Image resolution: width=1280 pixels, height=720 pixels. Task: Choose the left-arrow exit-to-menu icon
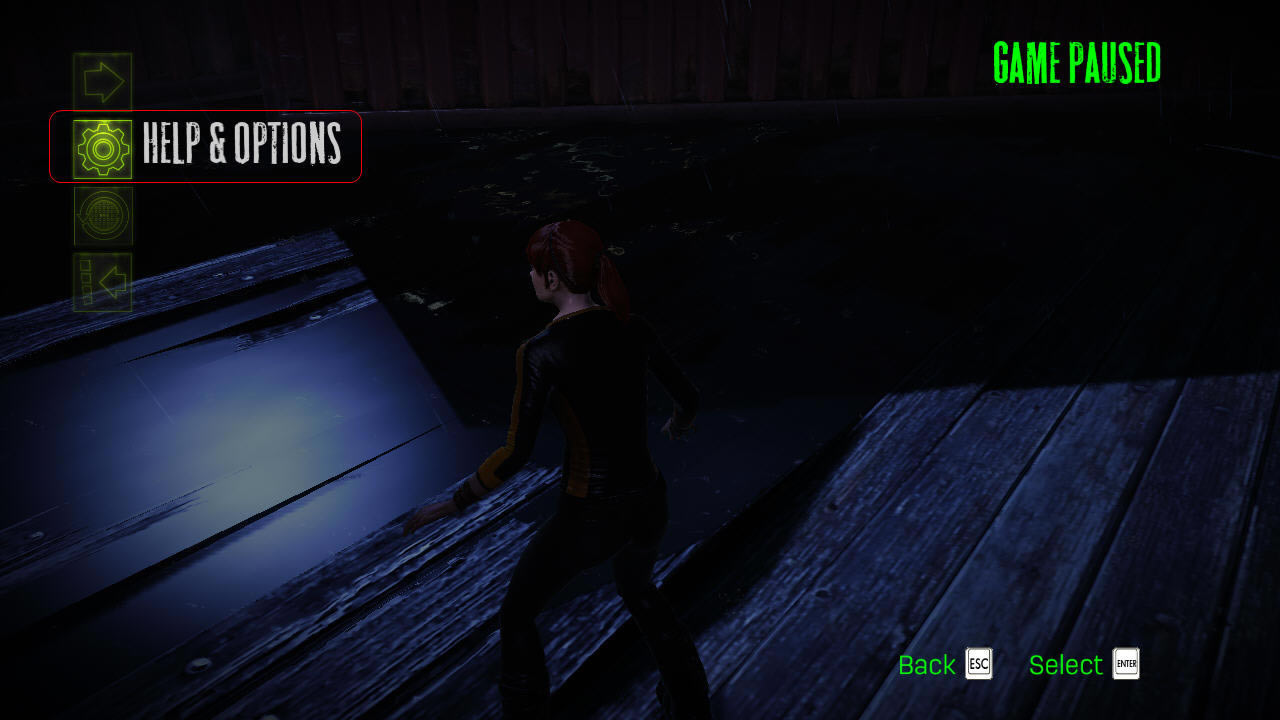[x=103, y=282]
